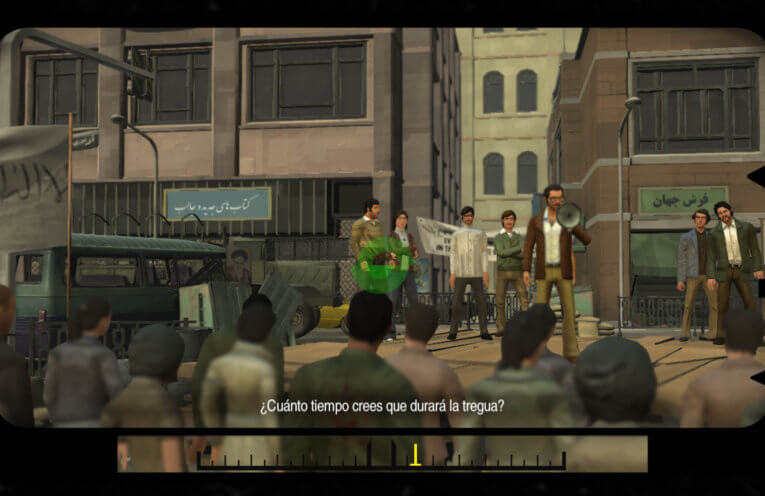This screenshot has width=765, height=496.
Task: Click the yellow marker on the focus scale
Action: 415,455
